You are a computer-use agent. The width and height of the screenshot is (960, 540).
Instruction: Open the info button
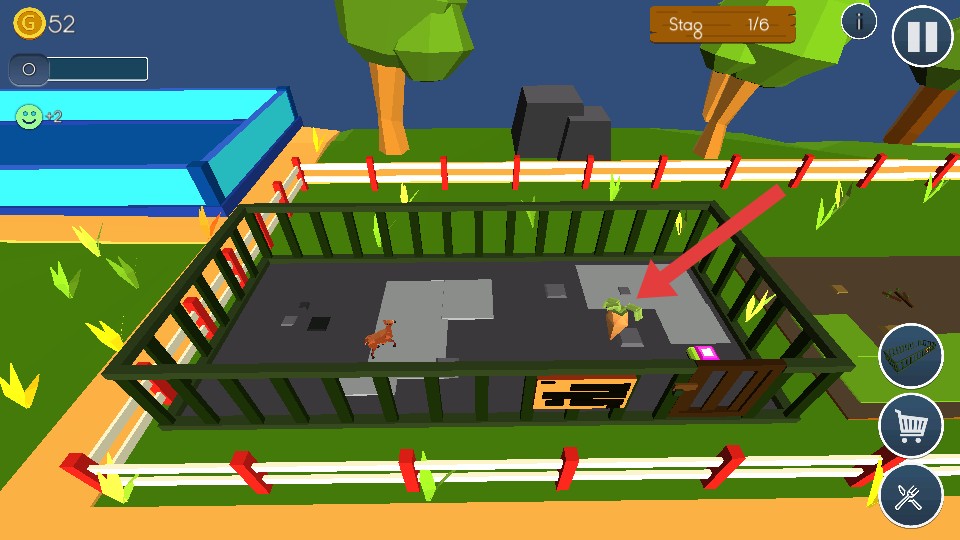(859, 21)
